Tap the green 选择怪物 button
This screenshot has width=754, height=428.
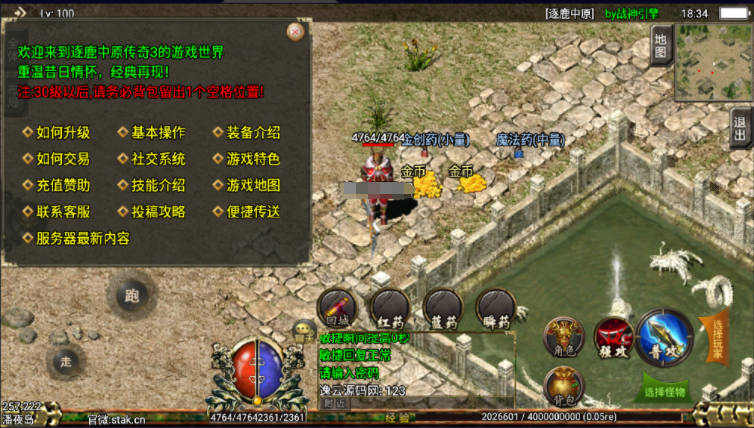pyautogui.click(x=663, y=392)
